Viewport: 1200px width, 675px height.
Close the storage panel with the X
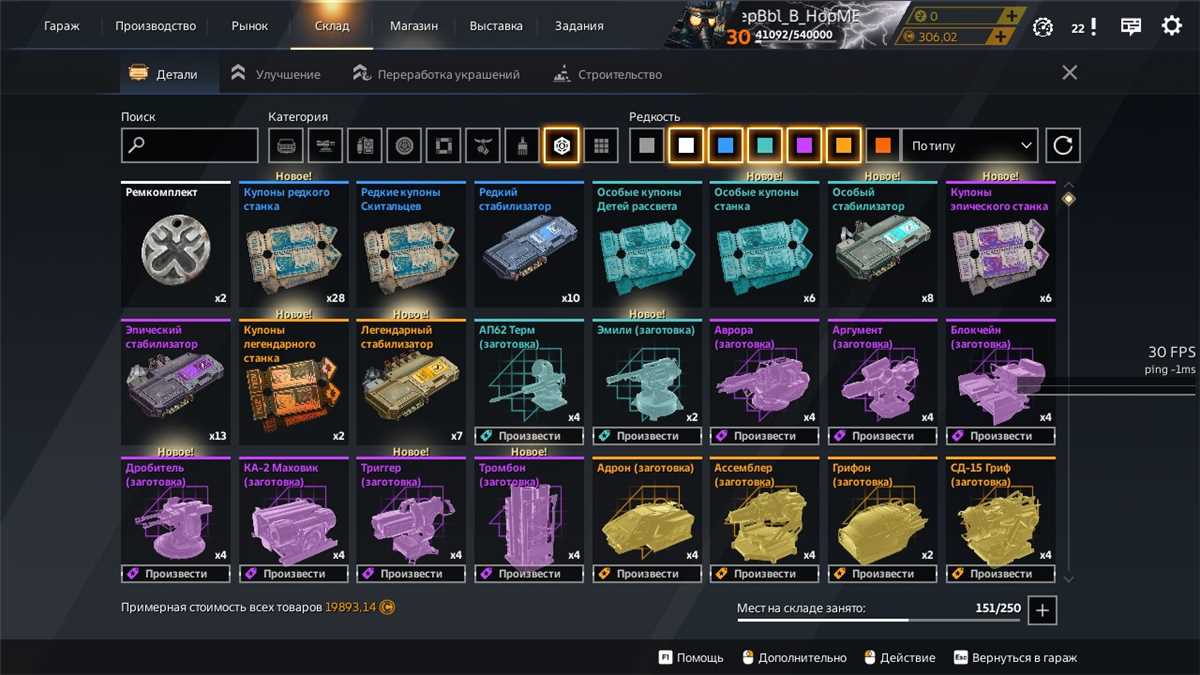coord(1069,73)
